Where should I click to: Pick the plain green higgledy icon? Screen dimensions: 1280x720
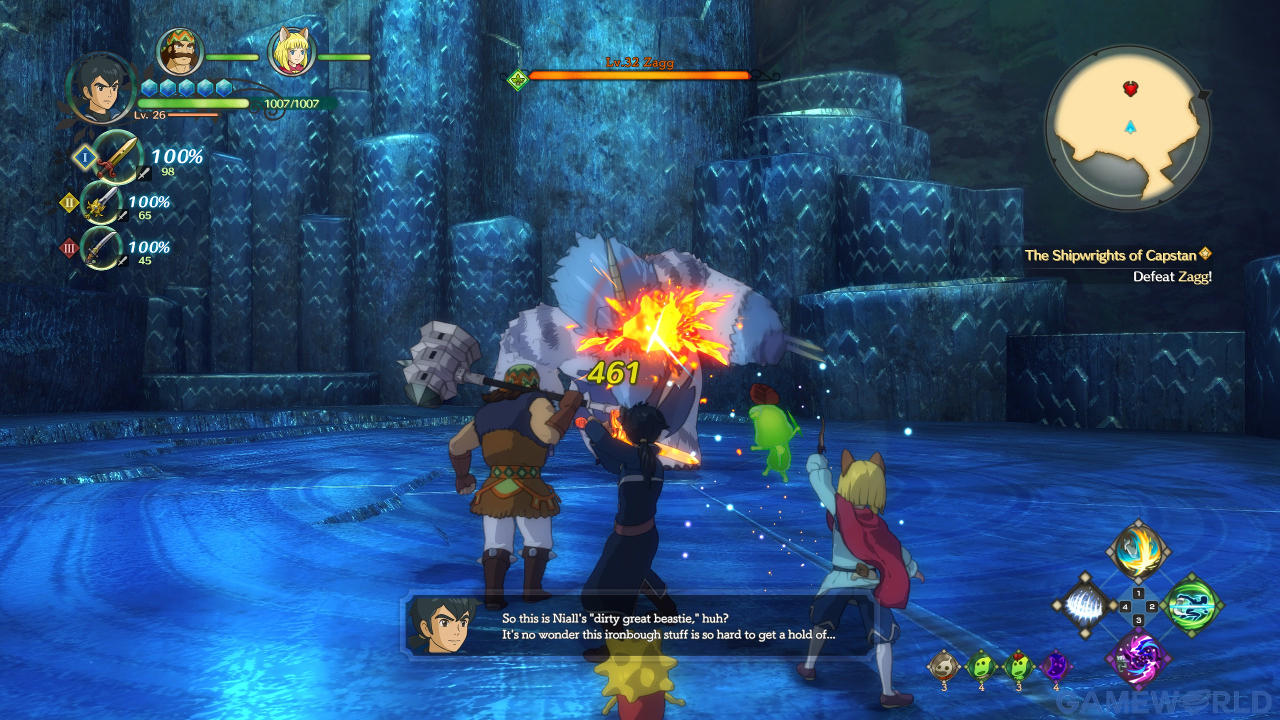click(981, 665)
